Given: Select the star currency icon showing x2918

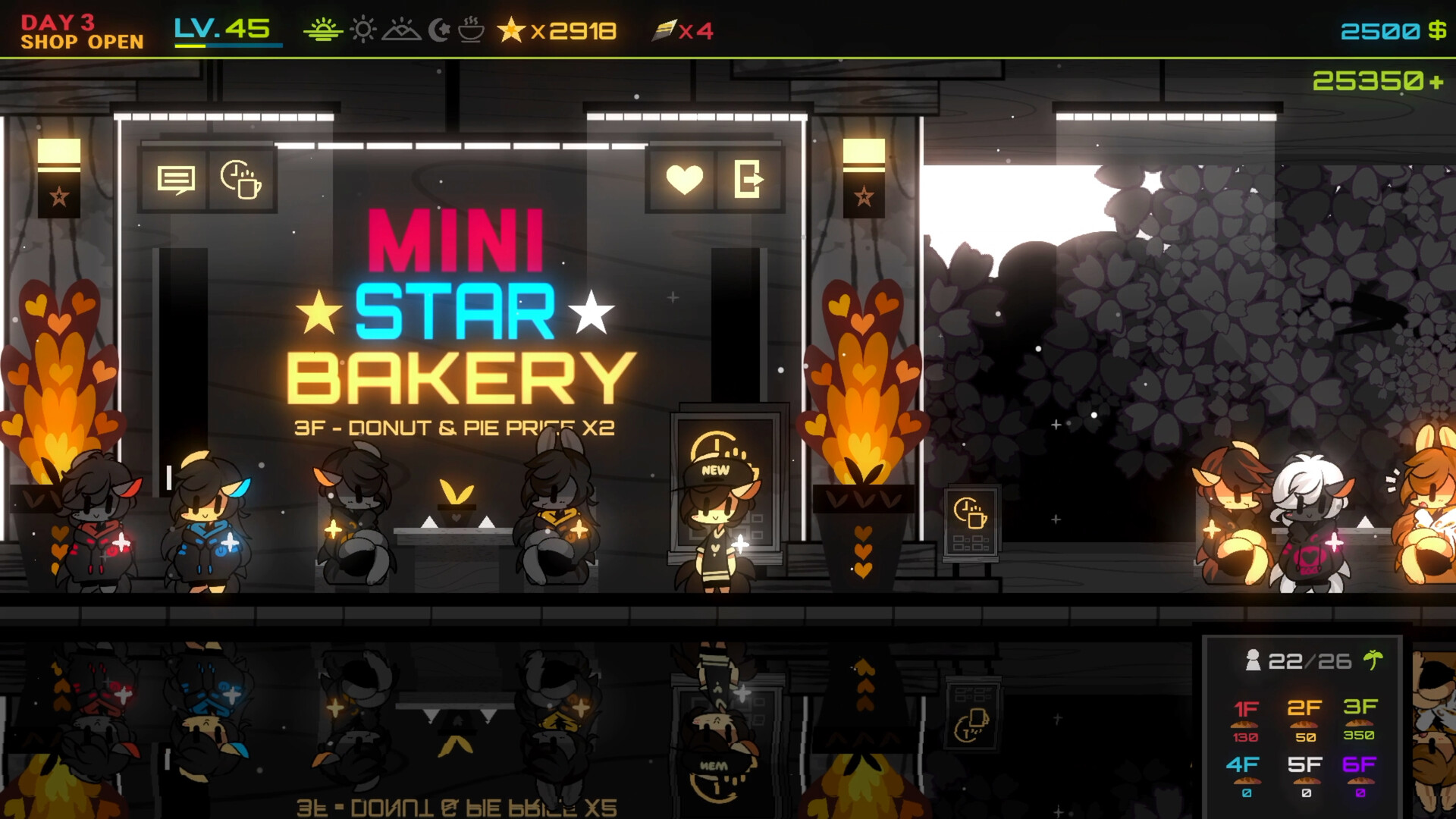Looking at the screenshot, I should coord(510,30).
